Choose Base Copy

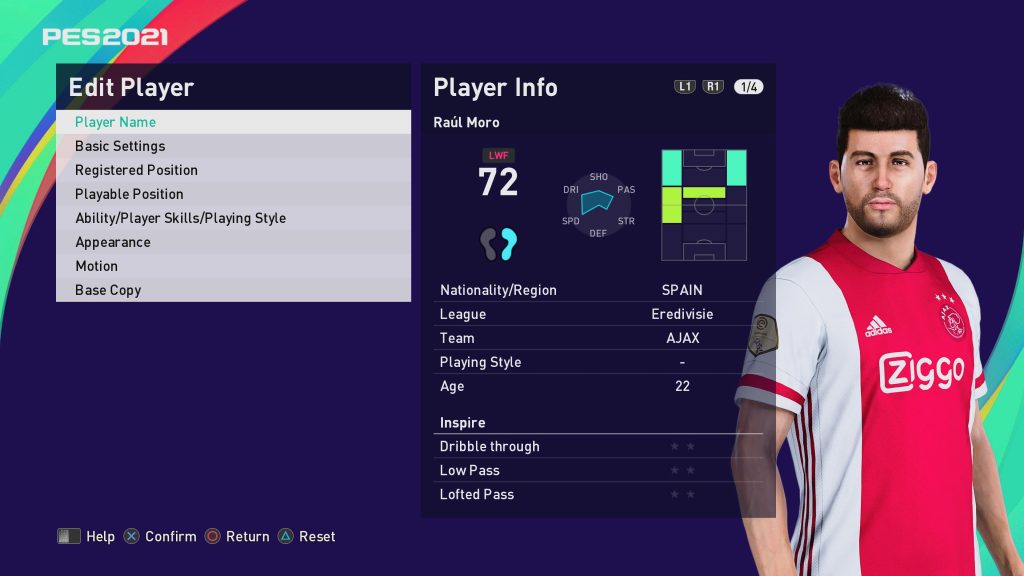233,290
